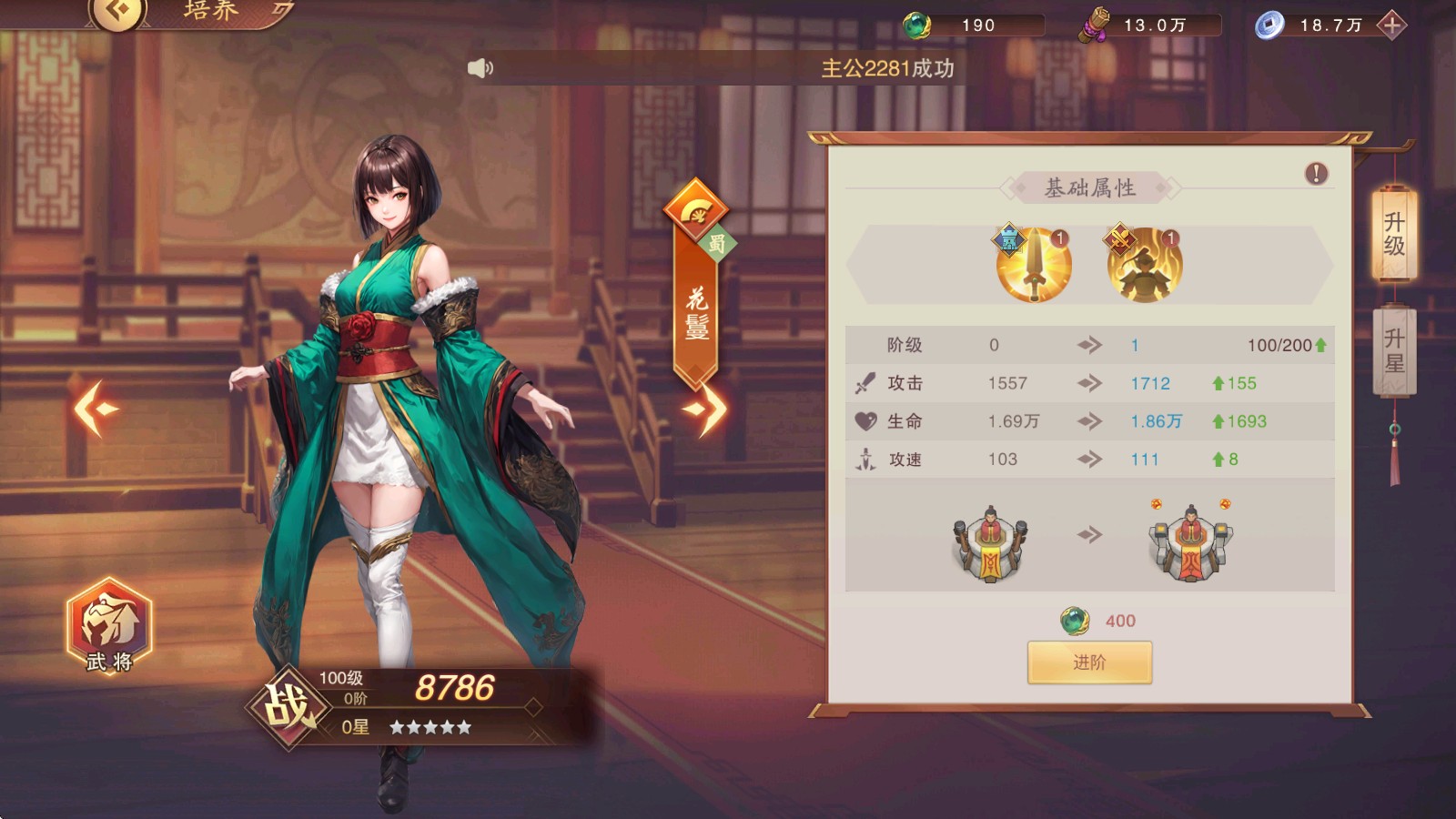Screen dimensions: 1456x819
Task: Mute the announcement speaker icon
Action: (x=480, y=67)
